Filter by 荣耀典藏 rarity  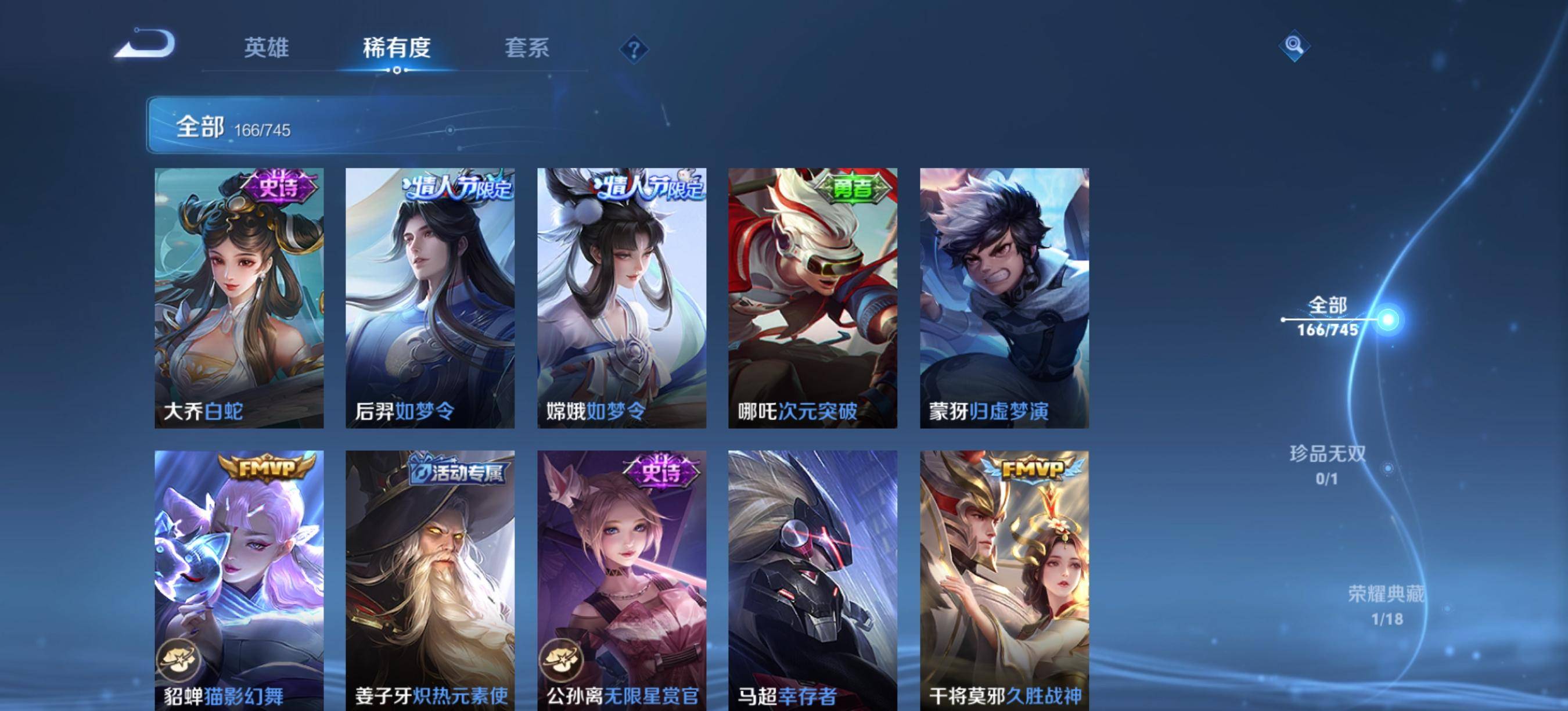pyautogui.click(x=1387, y=605)
